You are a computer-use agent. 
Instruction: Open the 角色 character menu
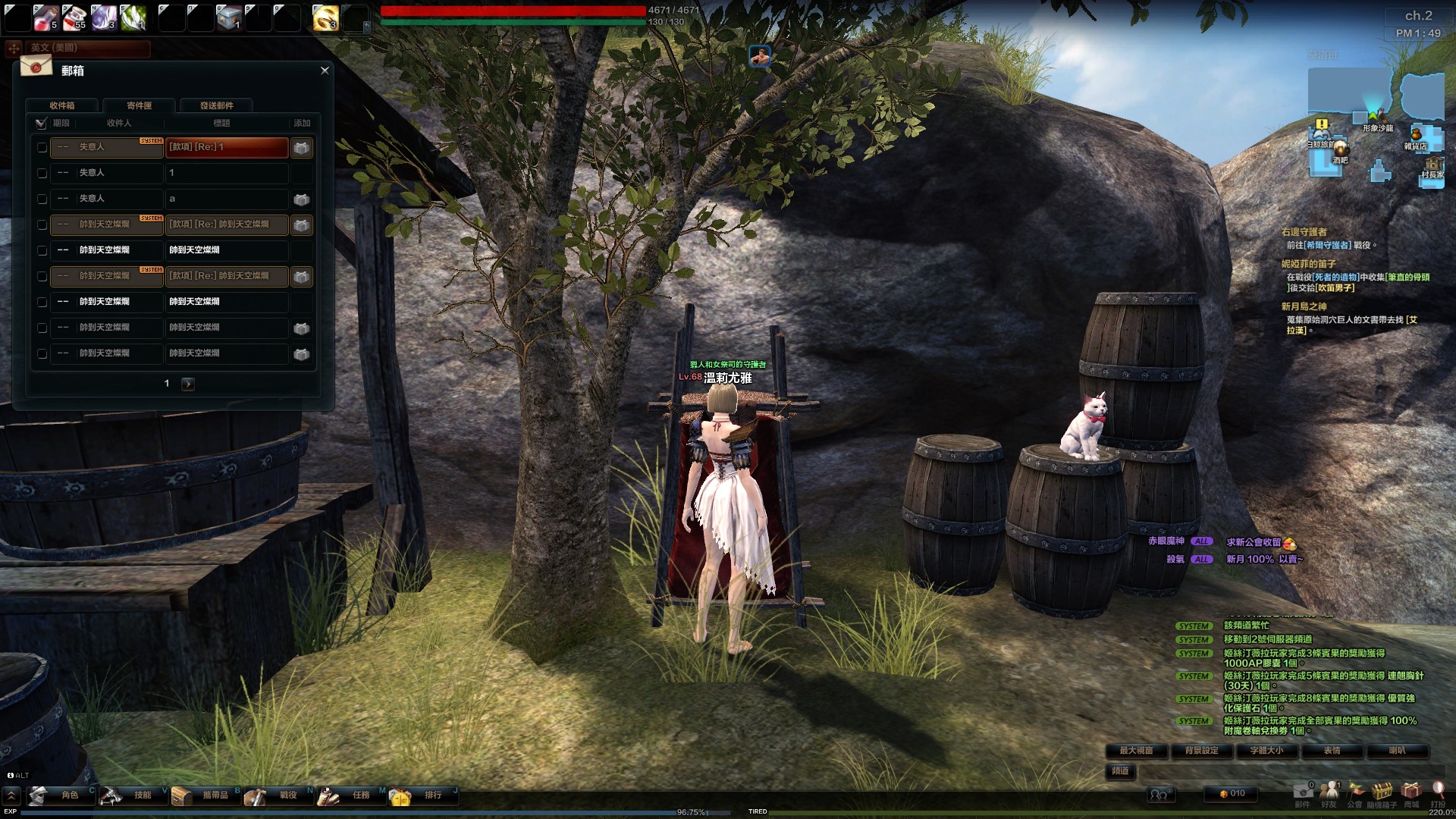61,795
